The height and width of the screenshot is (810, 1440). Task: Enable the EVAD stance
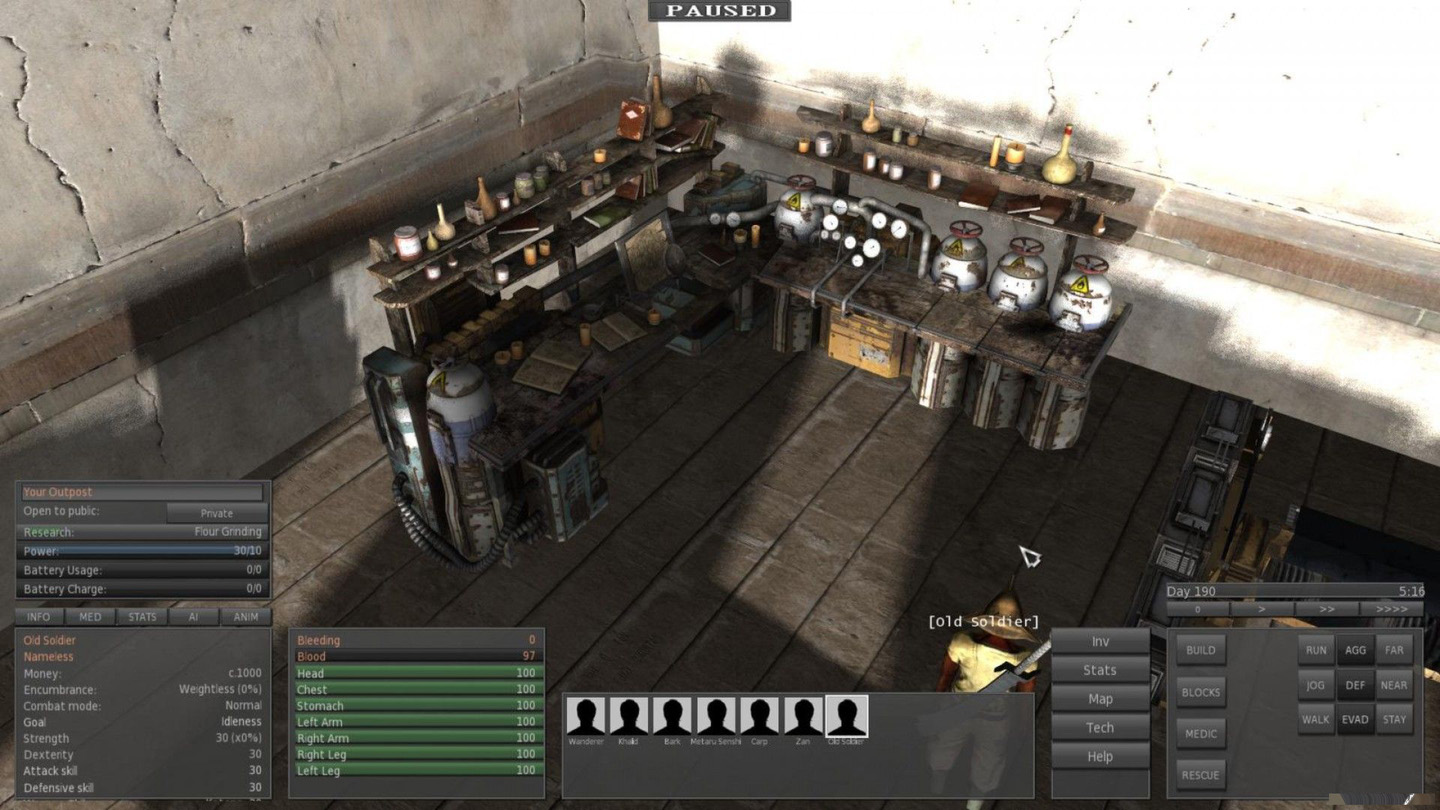point(1355,719)
